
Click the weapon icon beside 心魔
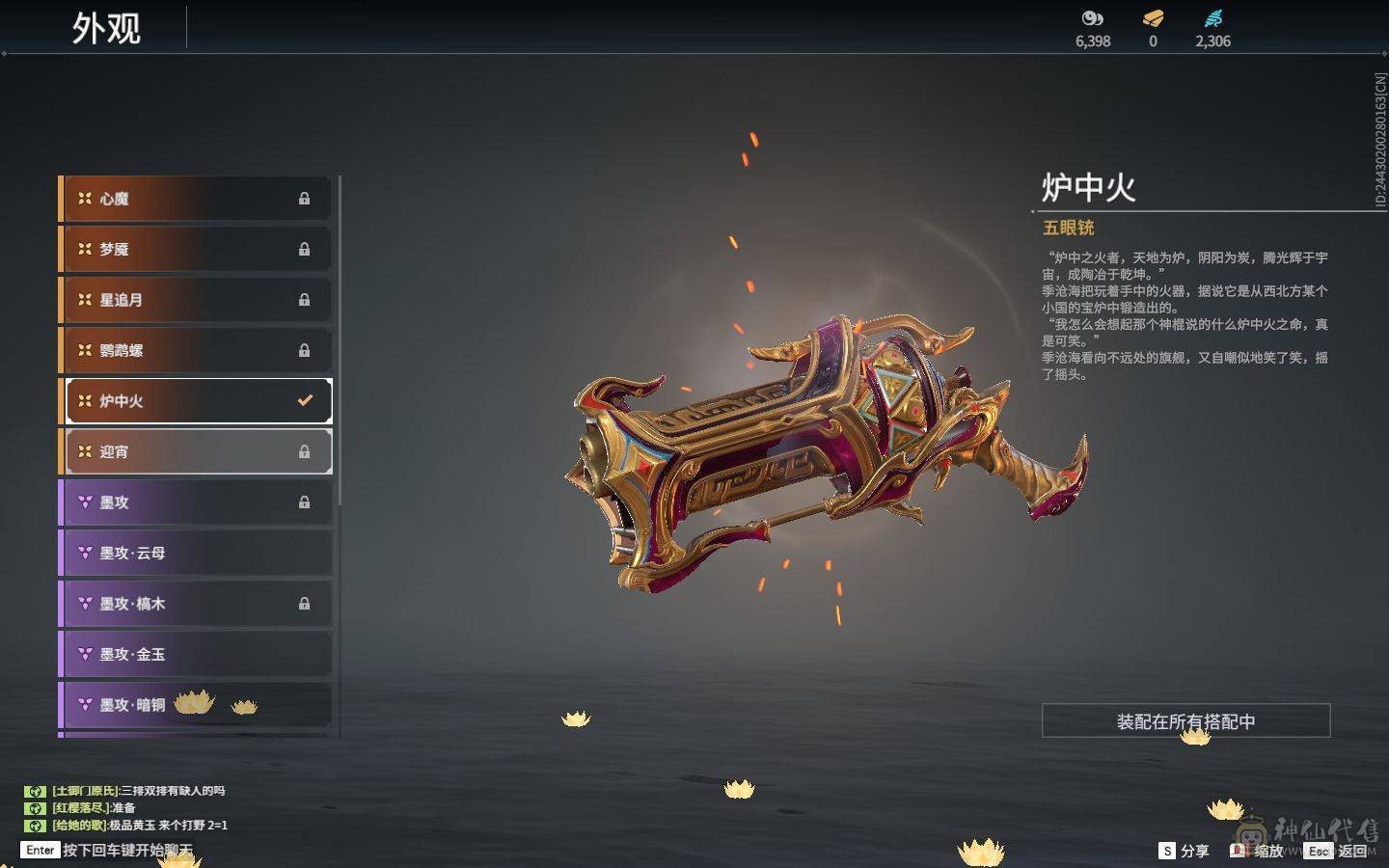coord(85,199)
